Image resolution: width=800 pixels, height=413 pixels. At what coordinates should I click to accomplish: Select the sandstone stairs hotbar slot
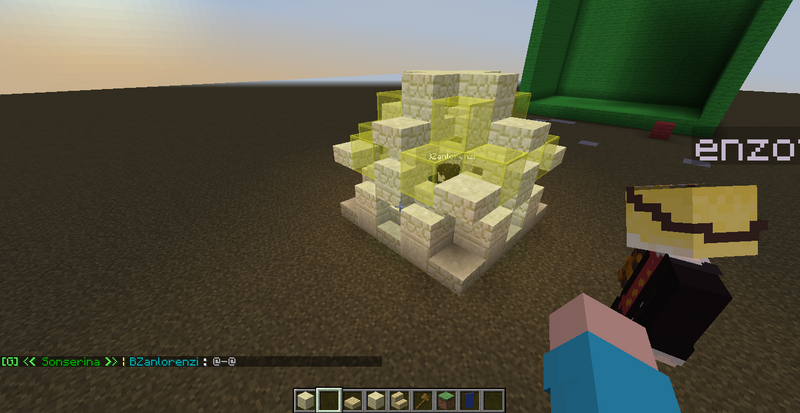point(398,401)
